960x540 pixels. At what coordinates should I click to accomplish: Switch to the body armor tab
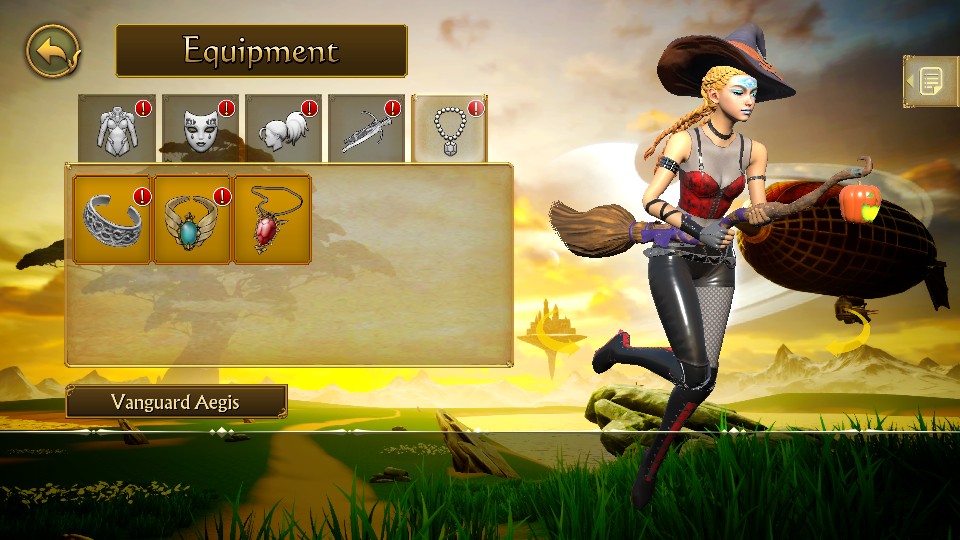point(116,129)
